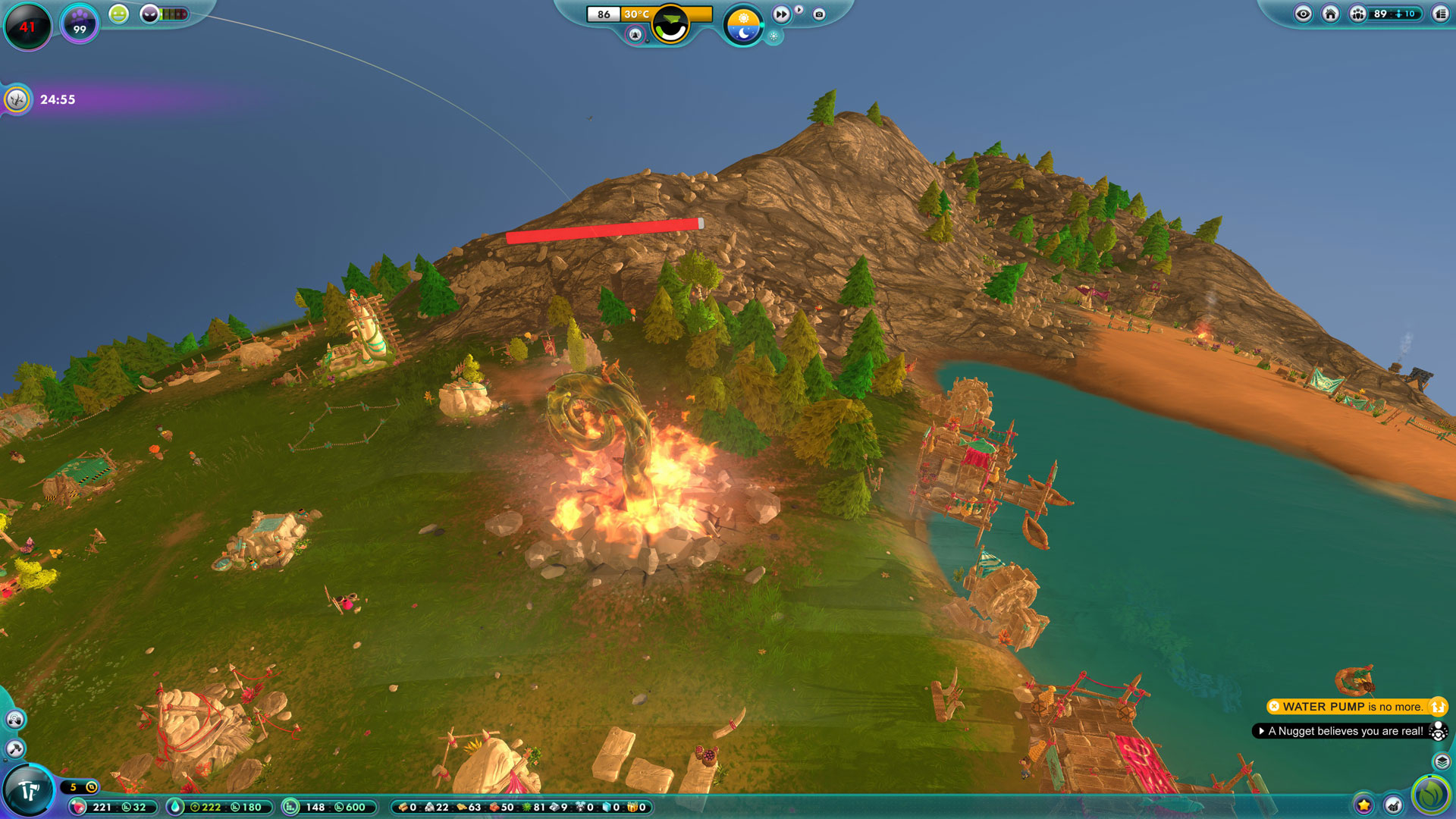1456x819 pixels.
Task: Click the 24:55 event timer icon
Action: pos(17,99)
